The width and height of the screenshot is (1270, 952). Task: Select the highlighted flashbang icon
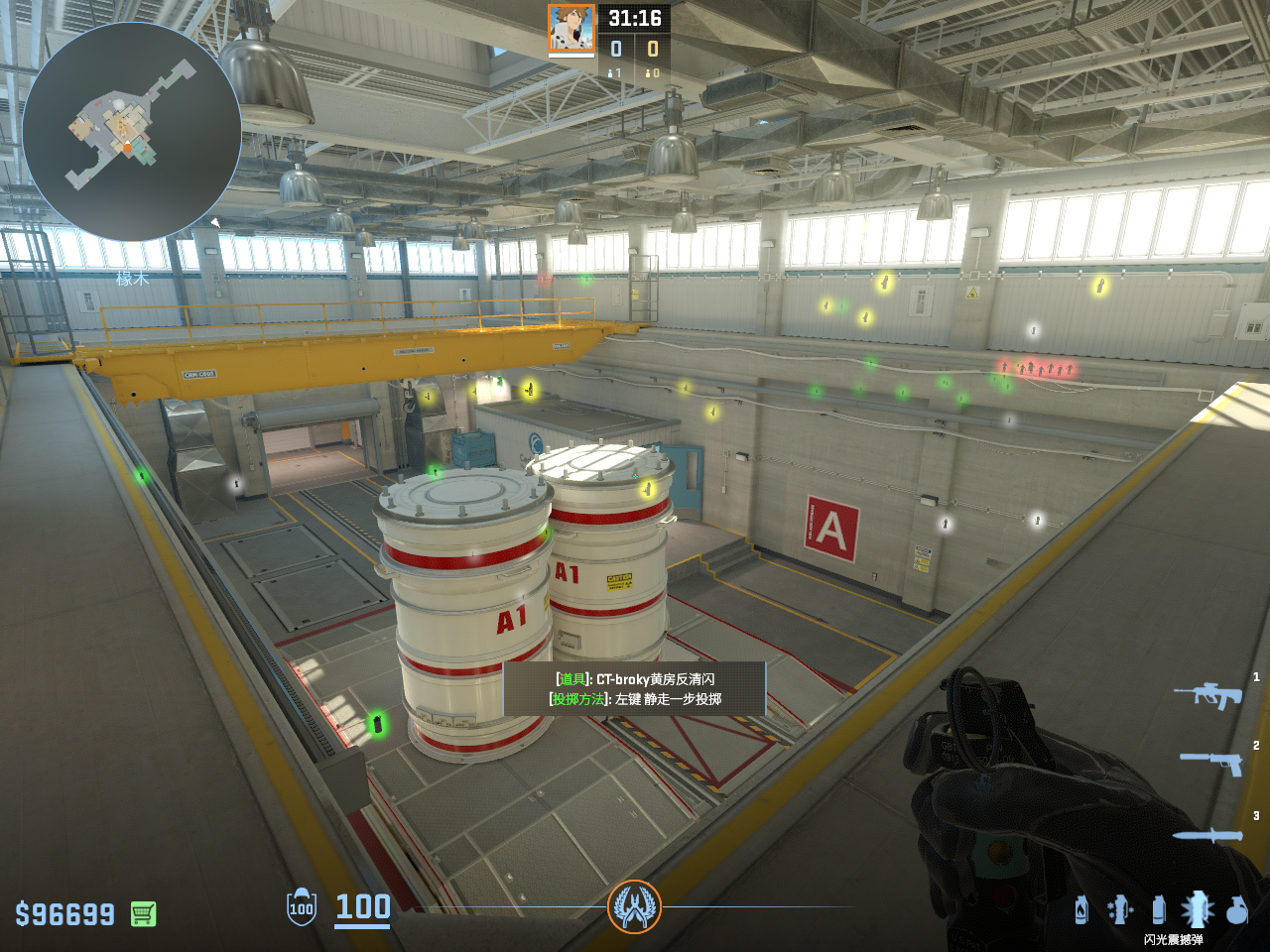pyautogui.click(x=1198, y=908)
